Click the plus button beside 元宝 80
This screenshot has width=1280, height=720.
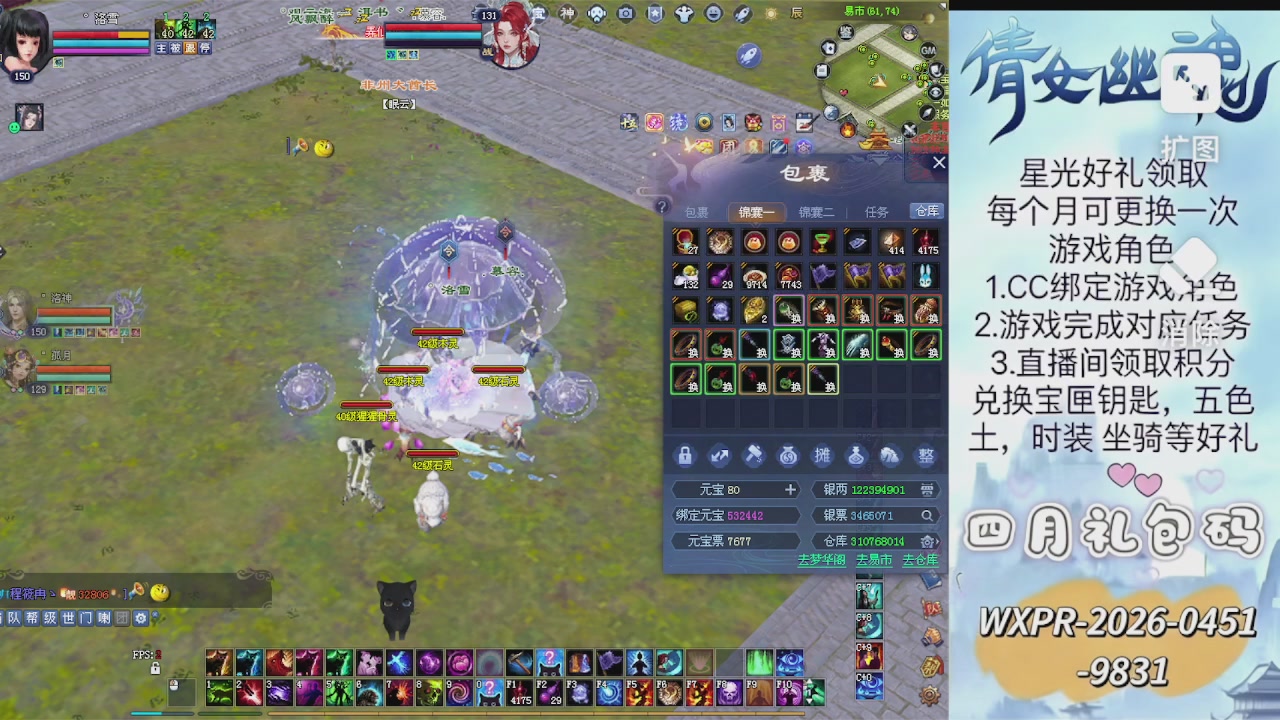pyautogui.click(x=789, y=489)
